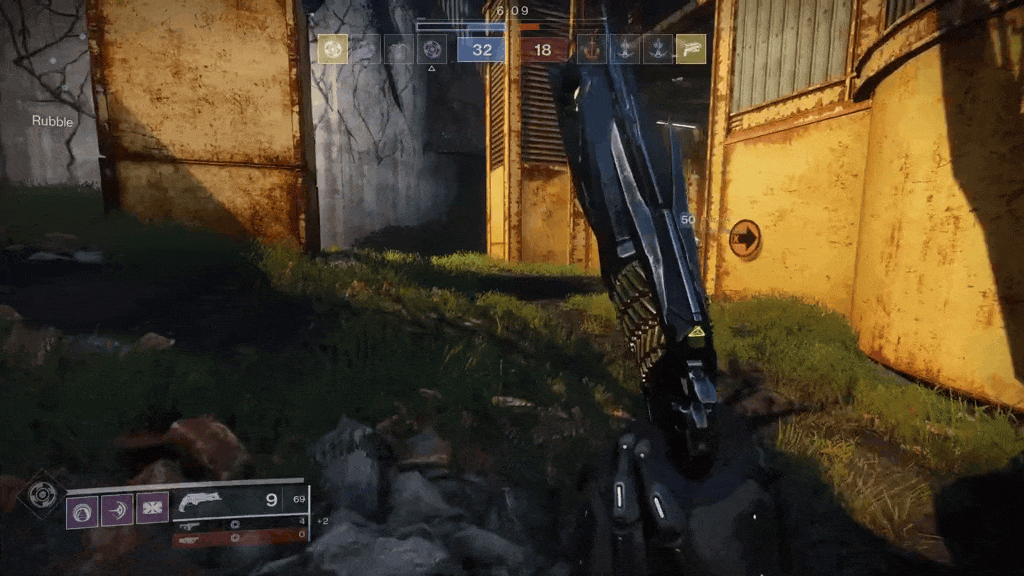Select the teammate icon marked with triangle

tap(432, 49)
